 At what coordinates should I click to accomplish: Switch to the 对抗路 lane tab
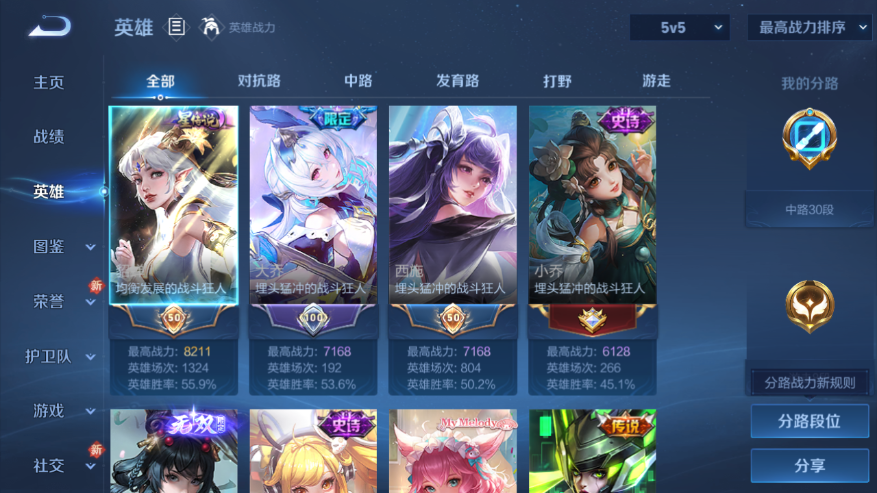coord(259,81)
